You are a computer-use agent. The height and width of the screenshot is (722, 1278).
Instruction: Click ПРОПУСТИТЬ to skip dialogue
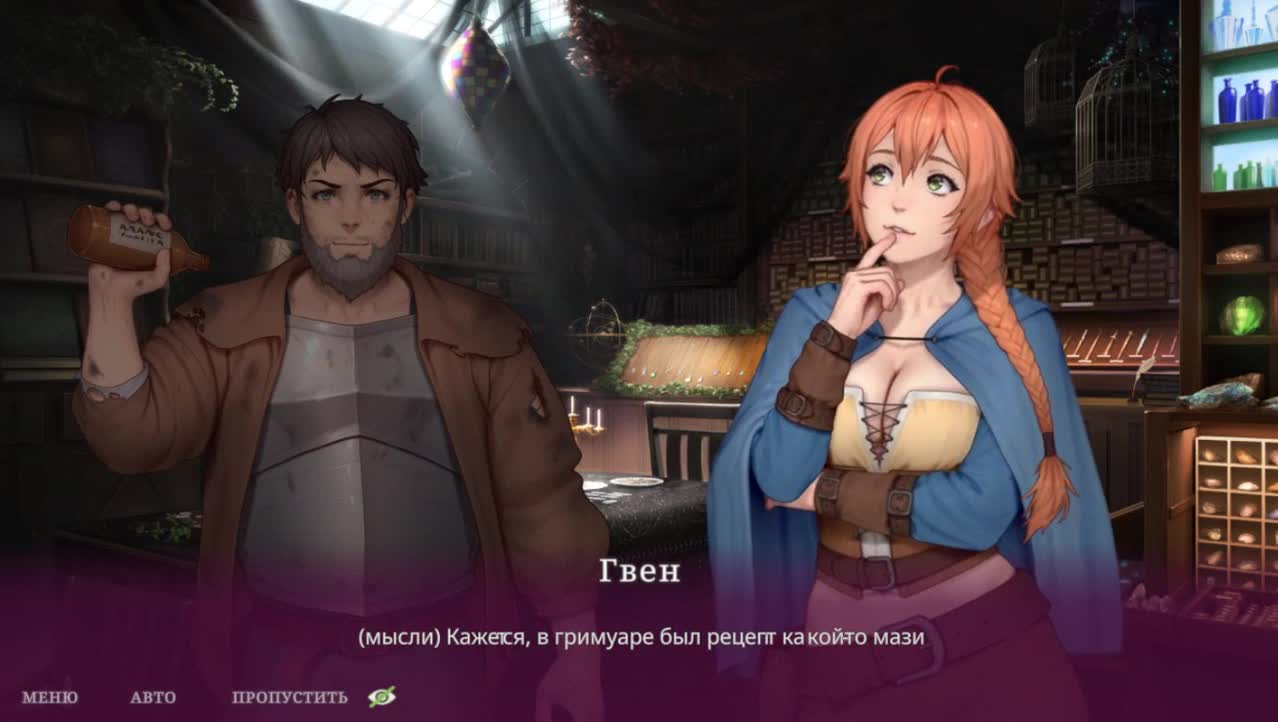coord(289,698)
